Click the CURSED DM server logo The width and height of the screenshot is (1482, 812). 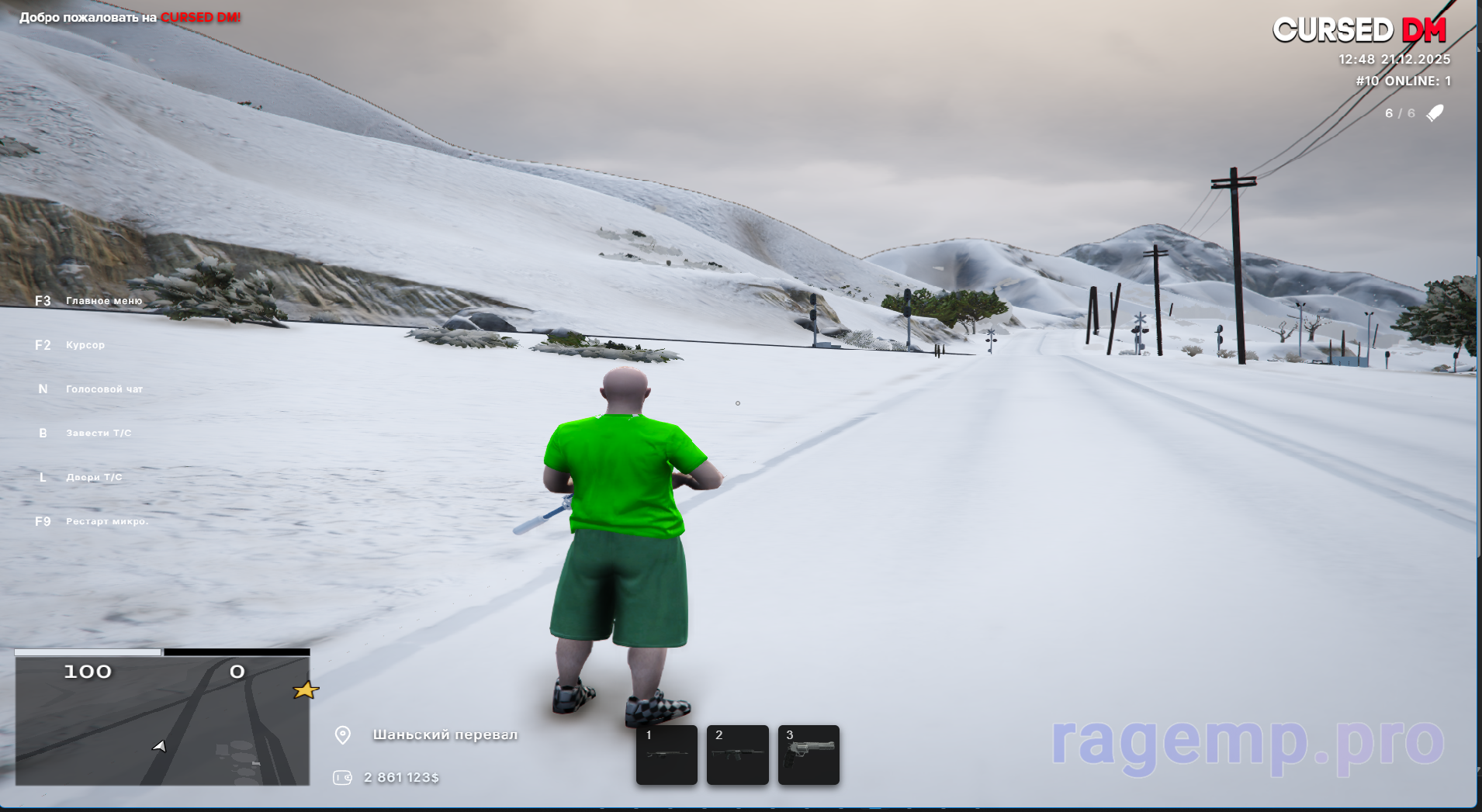point(1359,30)
